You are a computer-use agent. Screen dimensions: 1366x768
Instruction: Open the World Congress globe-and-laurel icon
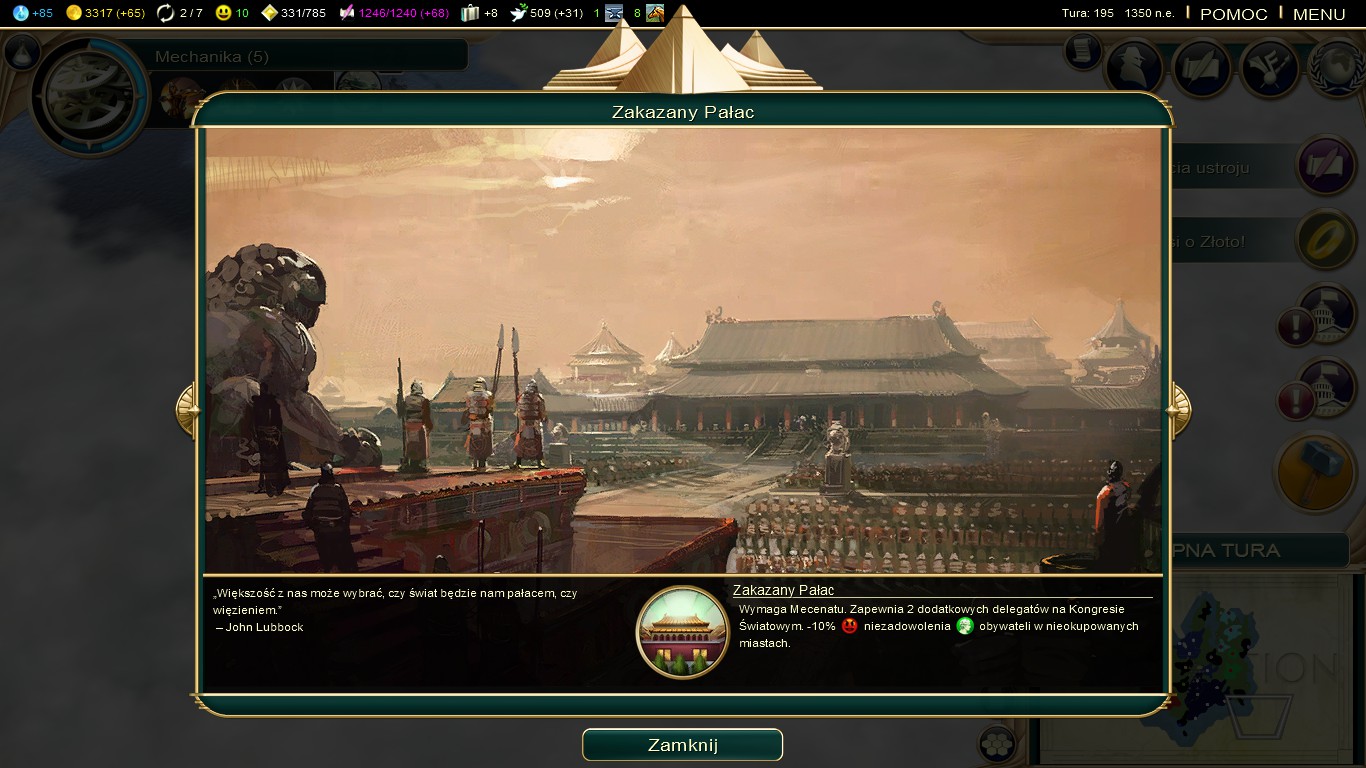click(x=1337, y=67)
